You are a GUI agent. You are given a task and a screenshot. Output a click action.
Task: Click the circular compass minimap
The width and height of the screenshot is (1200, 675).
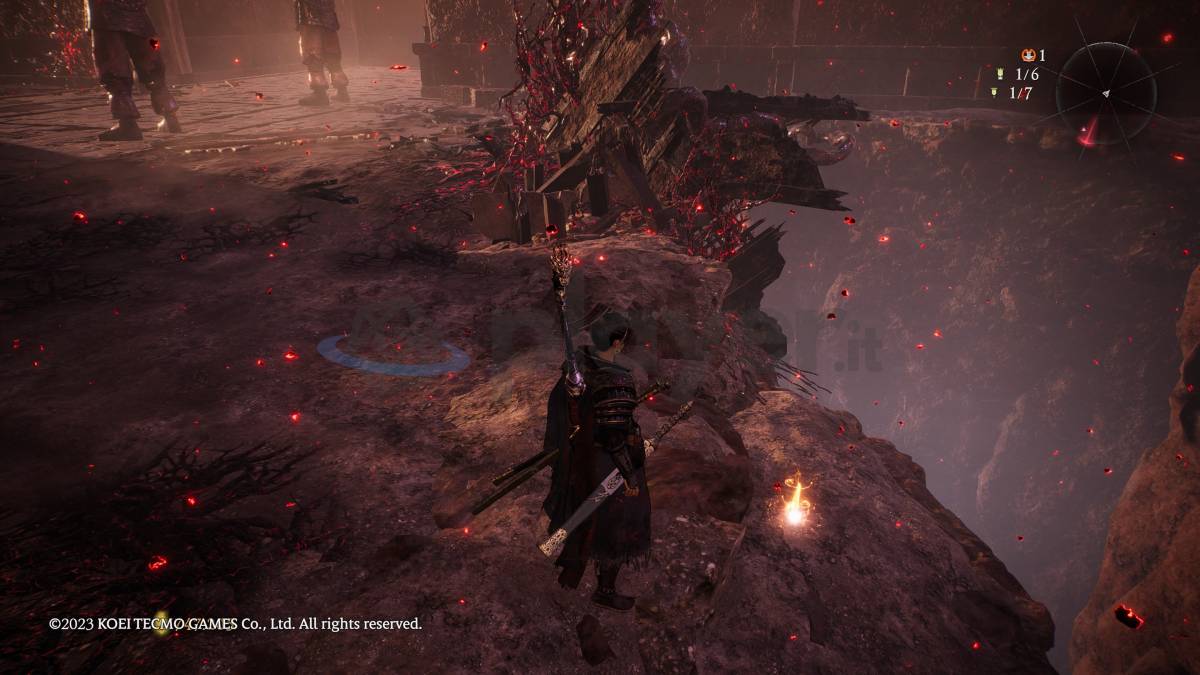[1105, 93]
